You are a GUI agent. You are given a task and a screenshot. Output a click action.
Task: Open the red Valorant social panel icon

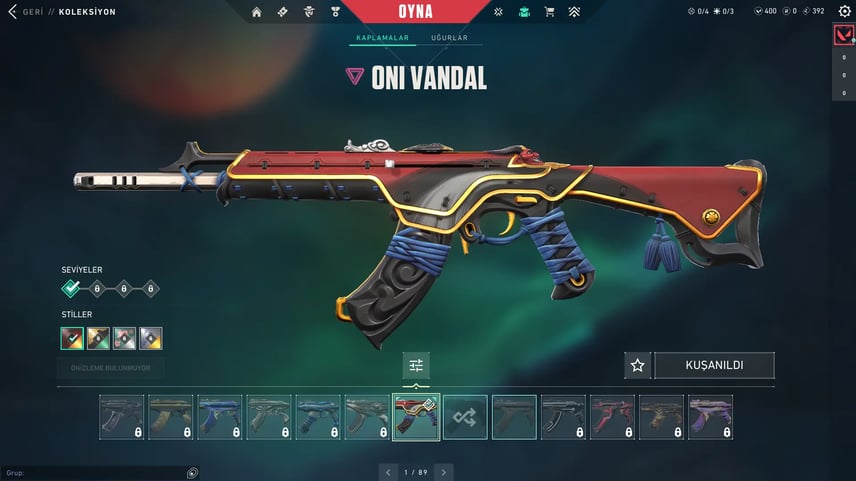pos(843,36)
